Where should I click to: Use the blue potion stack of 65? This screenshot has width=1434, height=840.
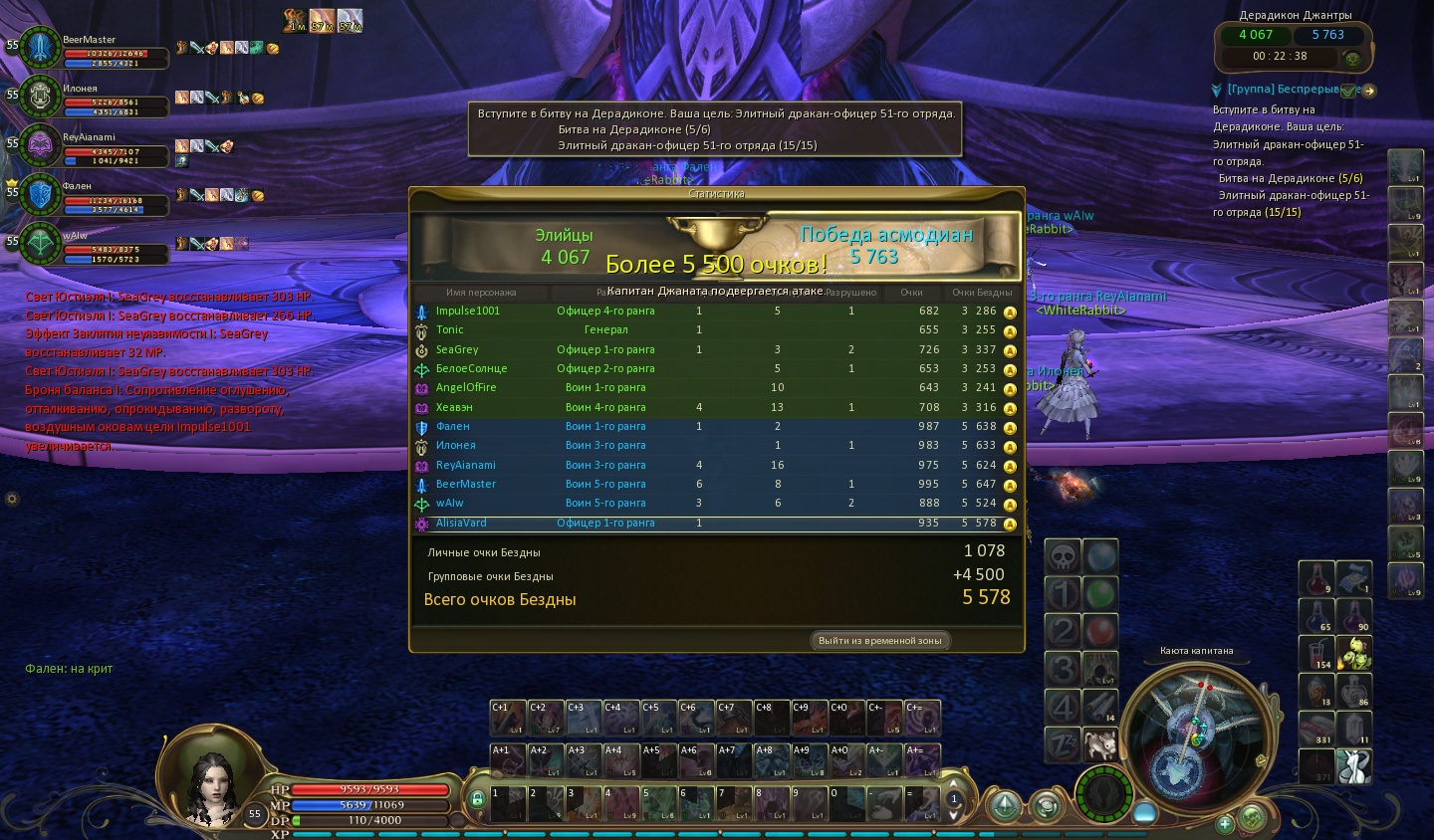coord(1316,616)
